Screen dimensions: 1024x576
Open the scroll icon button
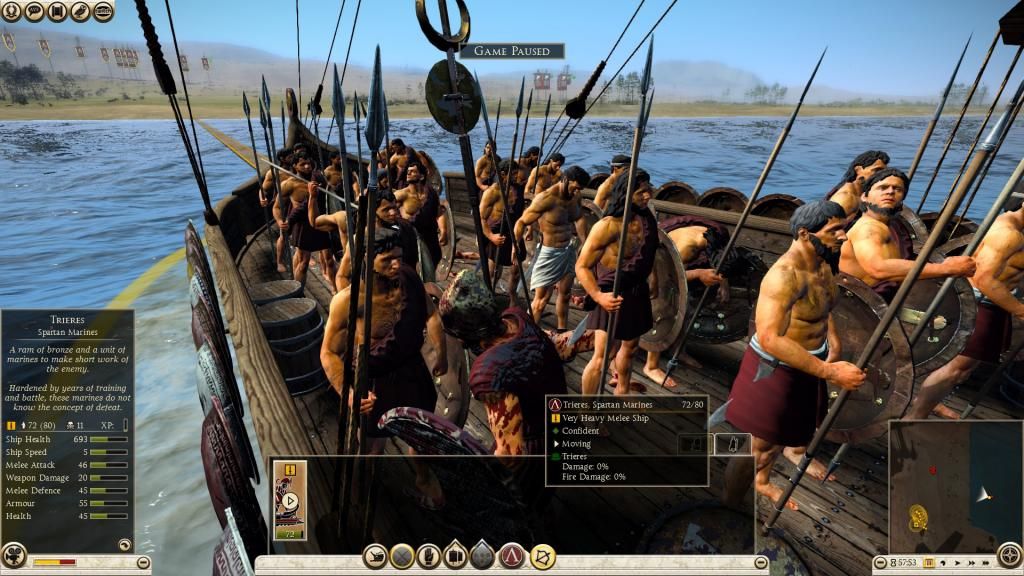pos(57,12)
